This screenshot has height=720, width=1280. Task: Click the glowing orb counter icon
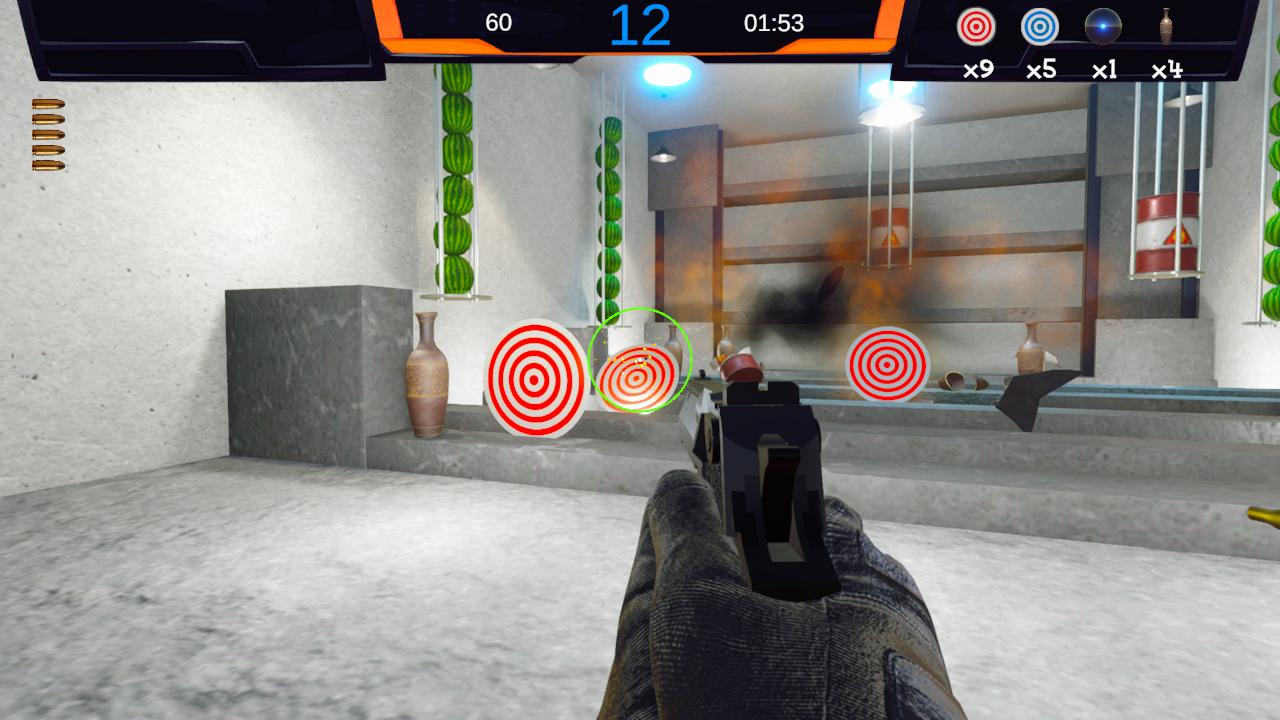pos(1102,28)
